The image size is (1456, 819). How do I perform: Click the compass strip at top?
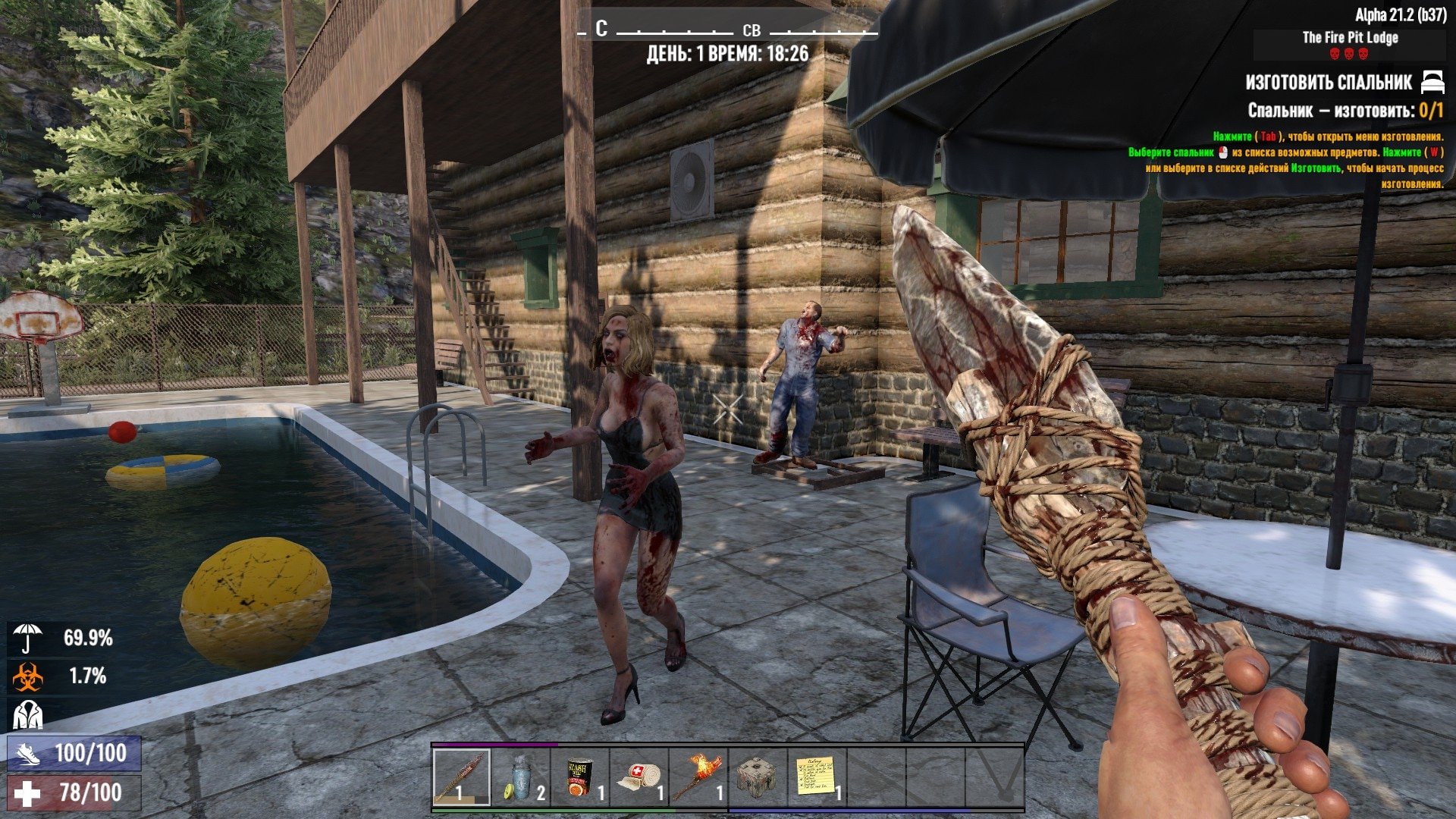tap(728, 30)
